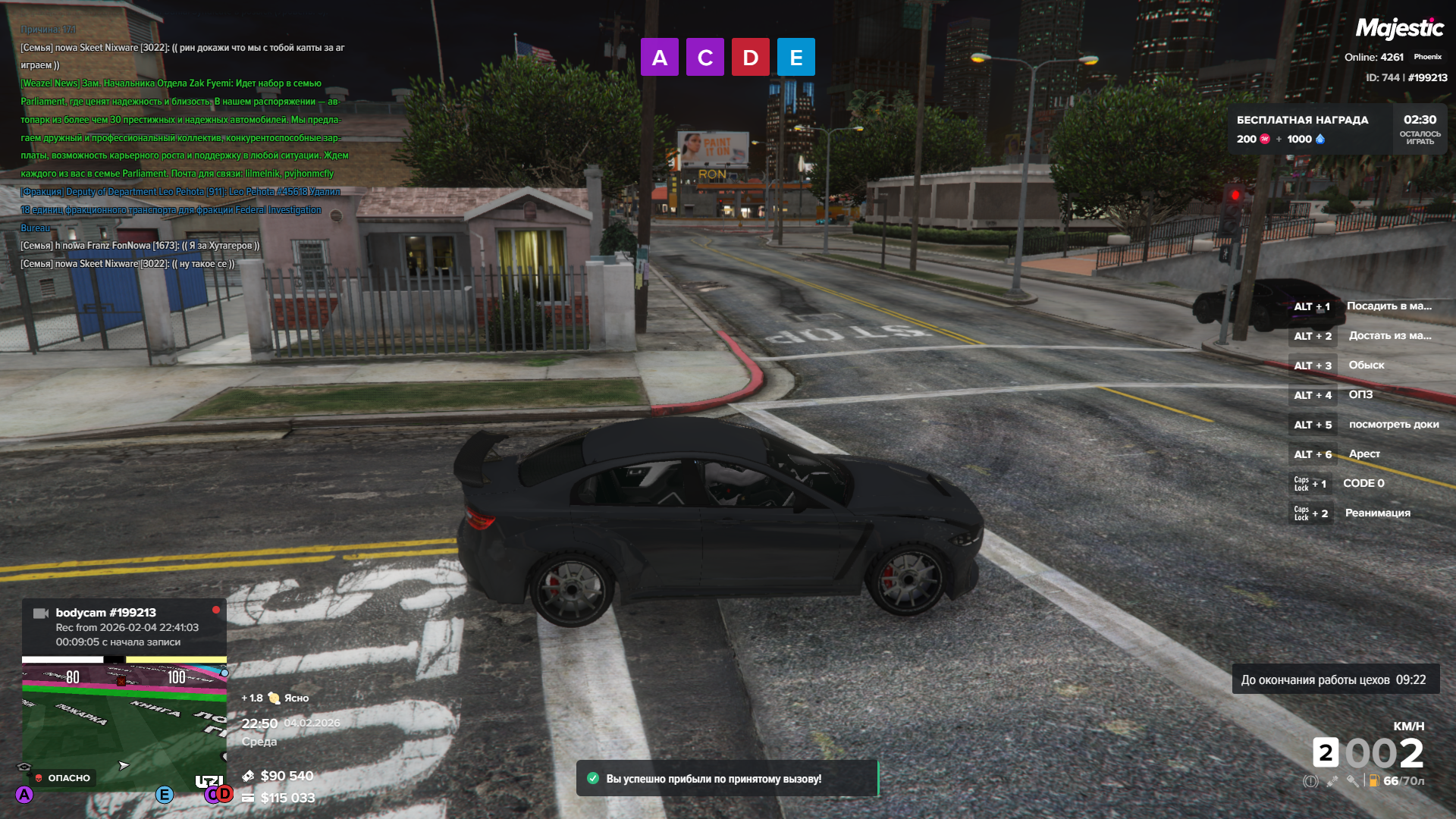Select the purple A zone tile
1456x819 pixels.
click(659, 57)
